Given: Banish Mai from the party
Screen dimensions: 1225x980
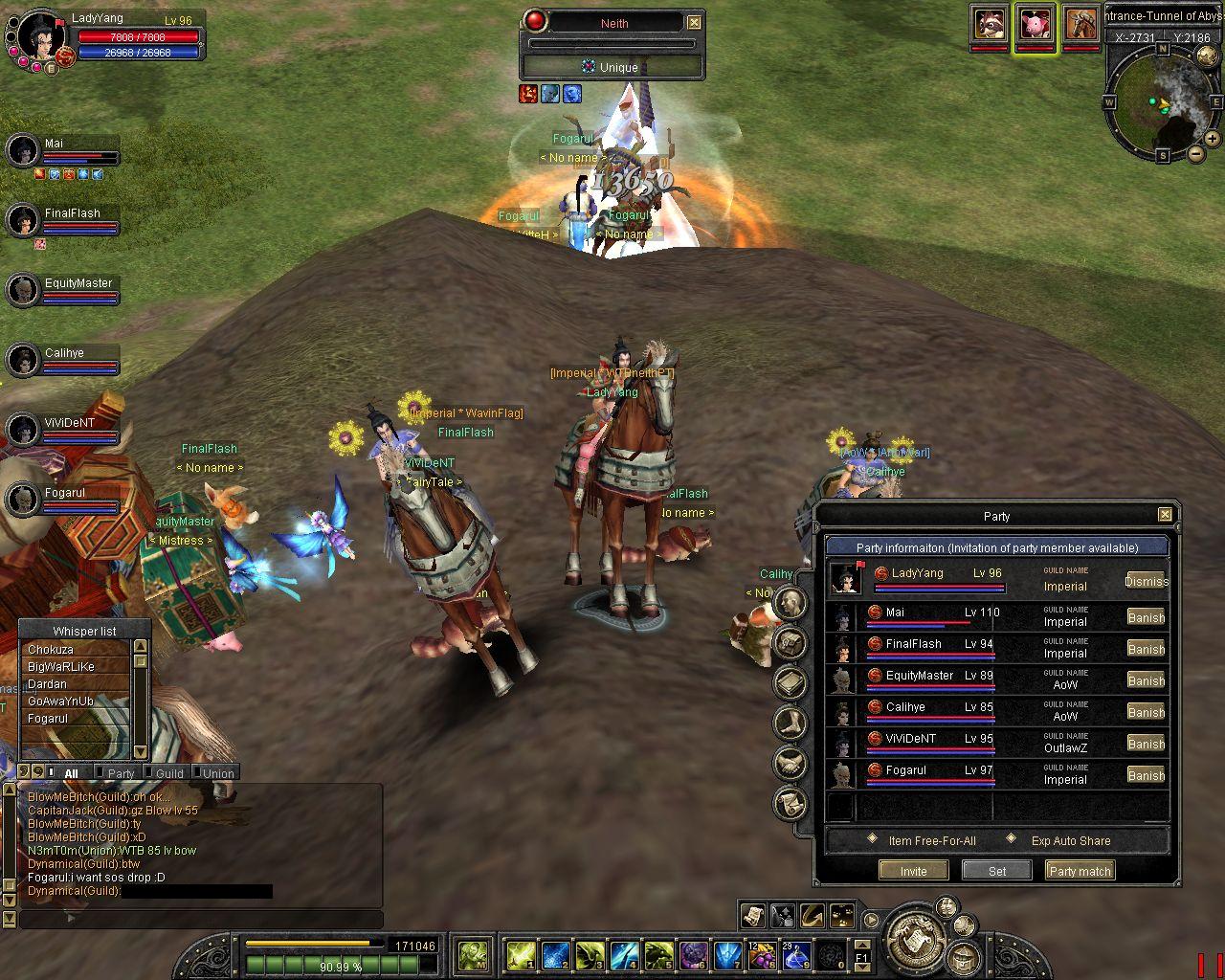Looking at the screenshot, I should point(1146,617).
